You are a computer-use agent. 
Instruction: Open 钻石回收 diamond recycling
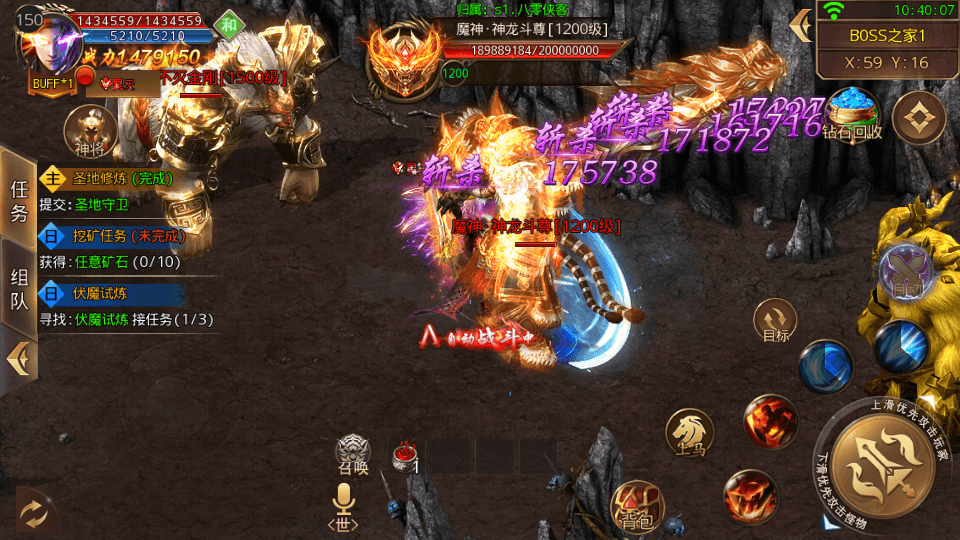[852, 112]
